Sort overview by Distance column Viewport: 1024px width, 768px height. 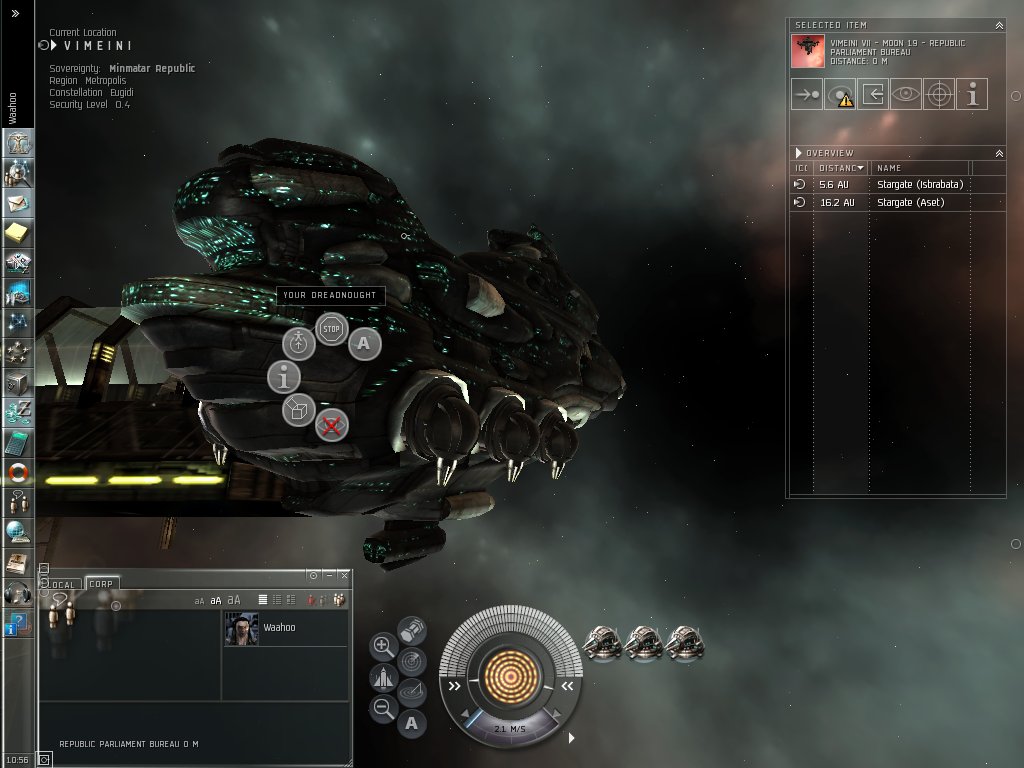coord(841,168)
